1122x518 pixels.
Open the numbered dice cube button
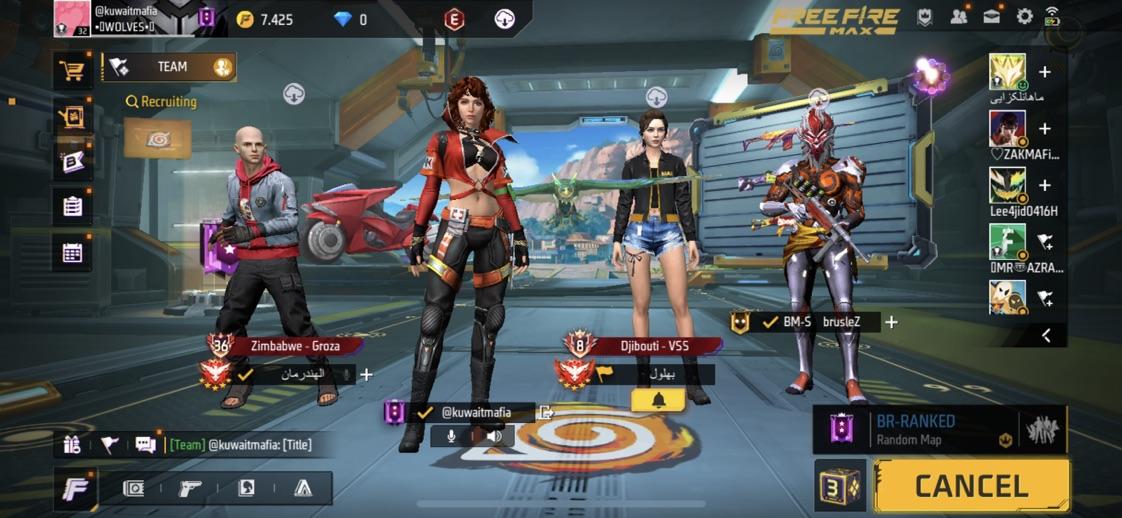point(839,486)
